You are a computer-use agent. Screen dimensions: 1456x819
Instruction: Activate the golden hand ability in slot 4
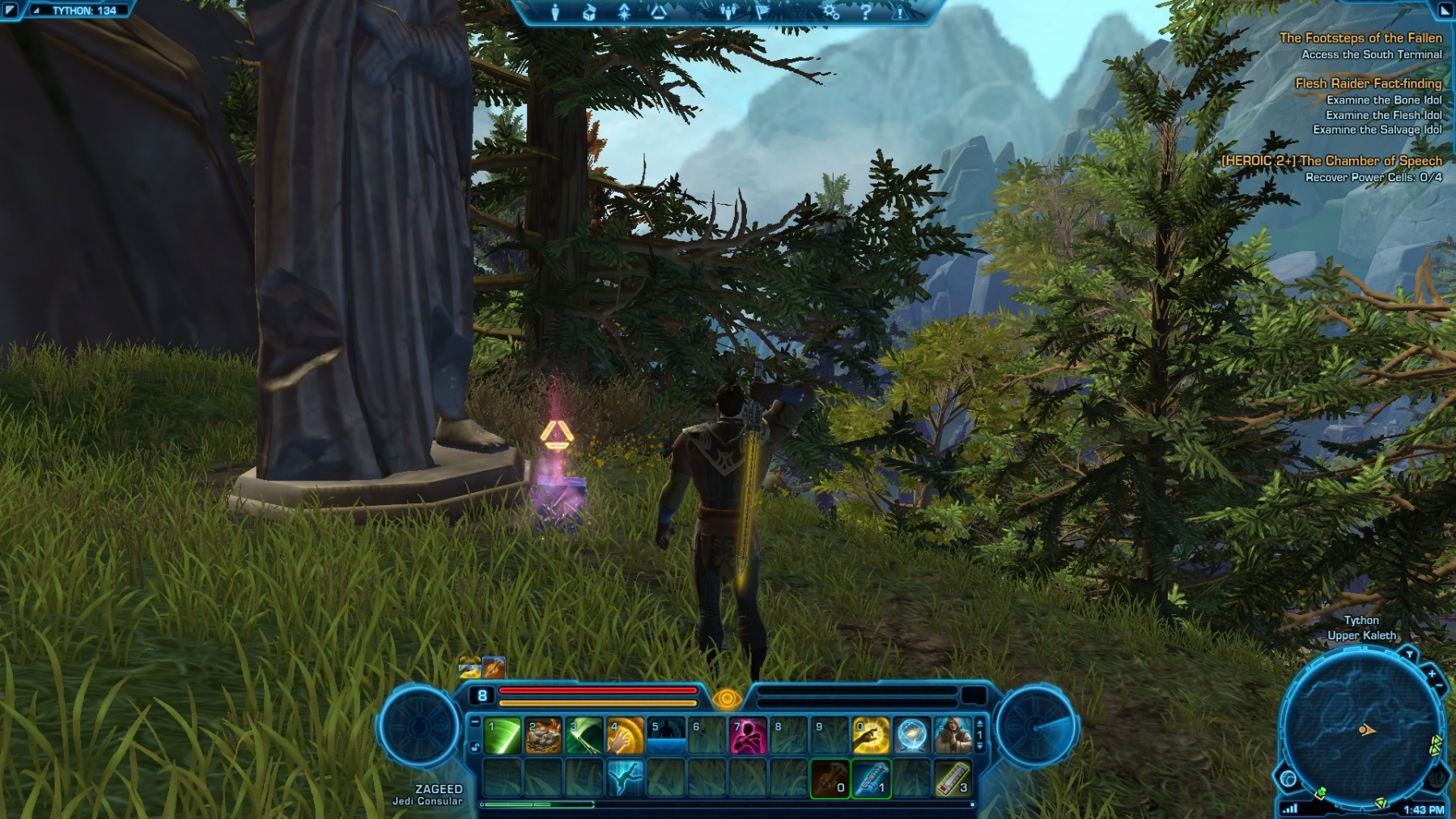[x=625, y=736]
